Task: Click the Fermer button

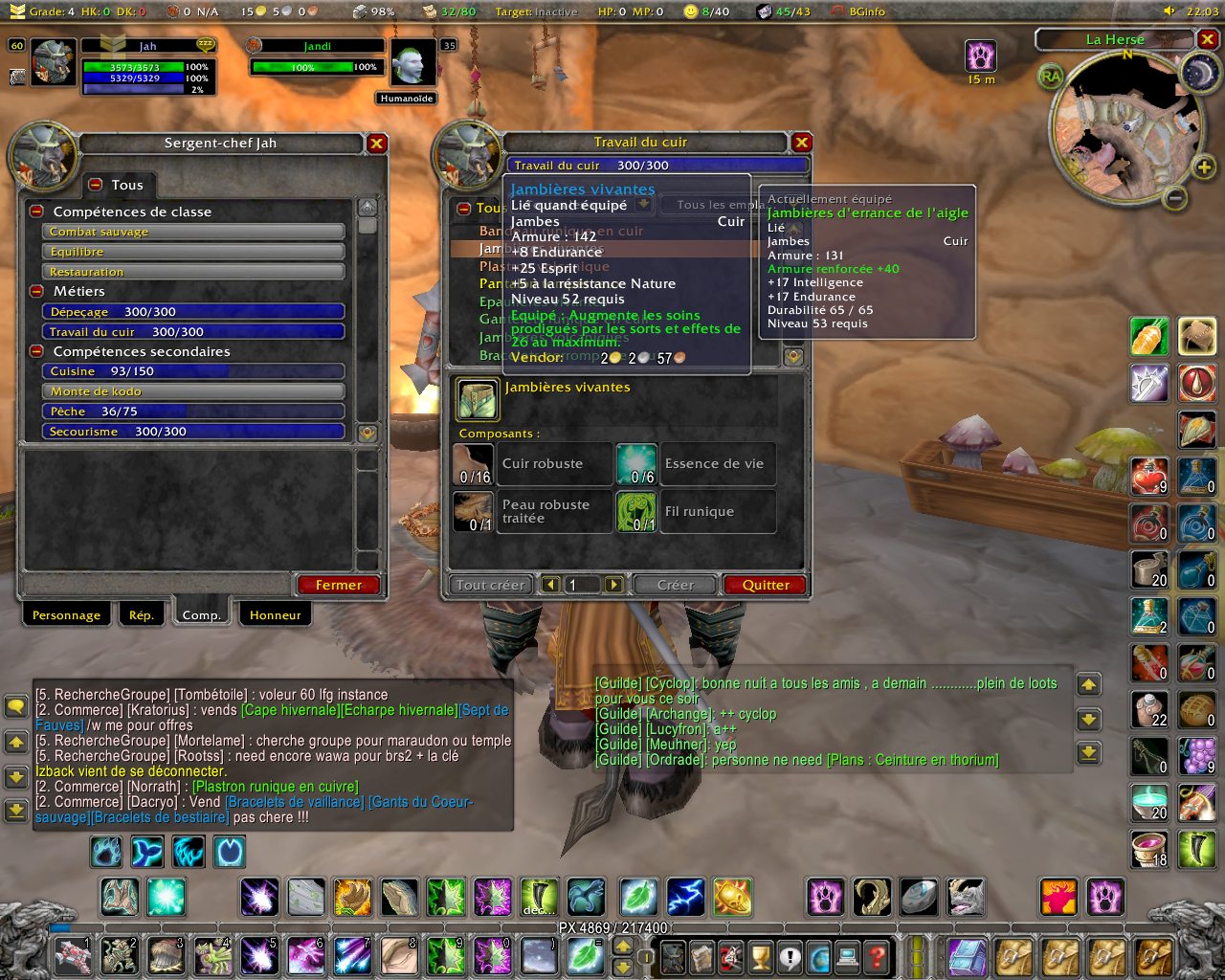Action: 339,585
